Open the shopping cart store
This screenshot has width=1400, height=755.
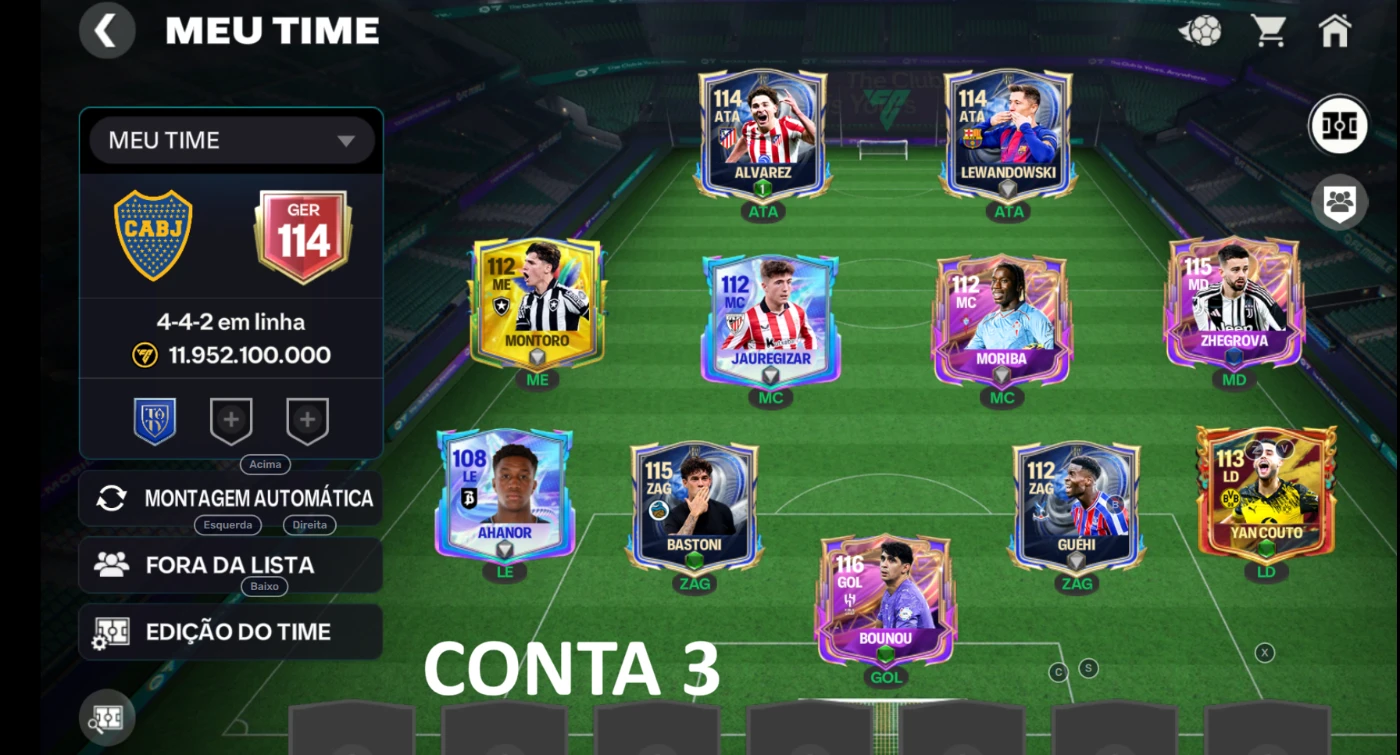1268,31
